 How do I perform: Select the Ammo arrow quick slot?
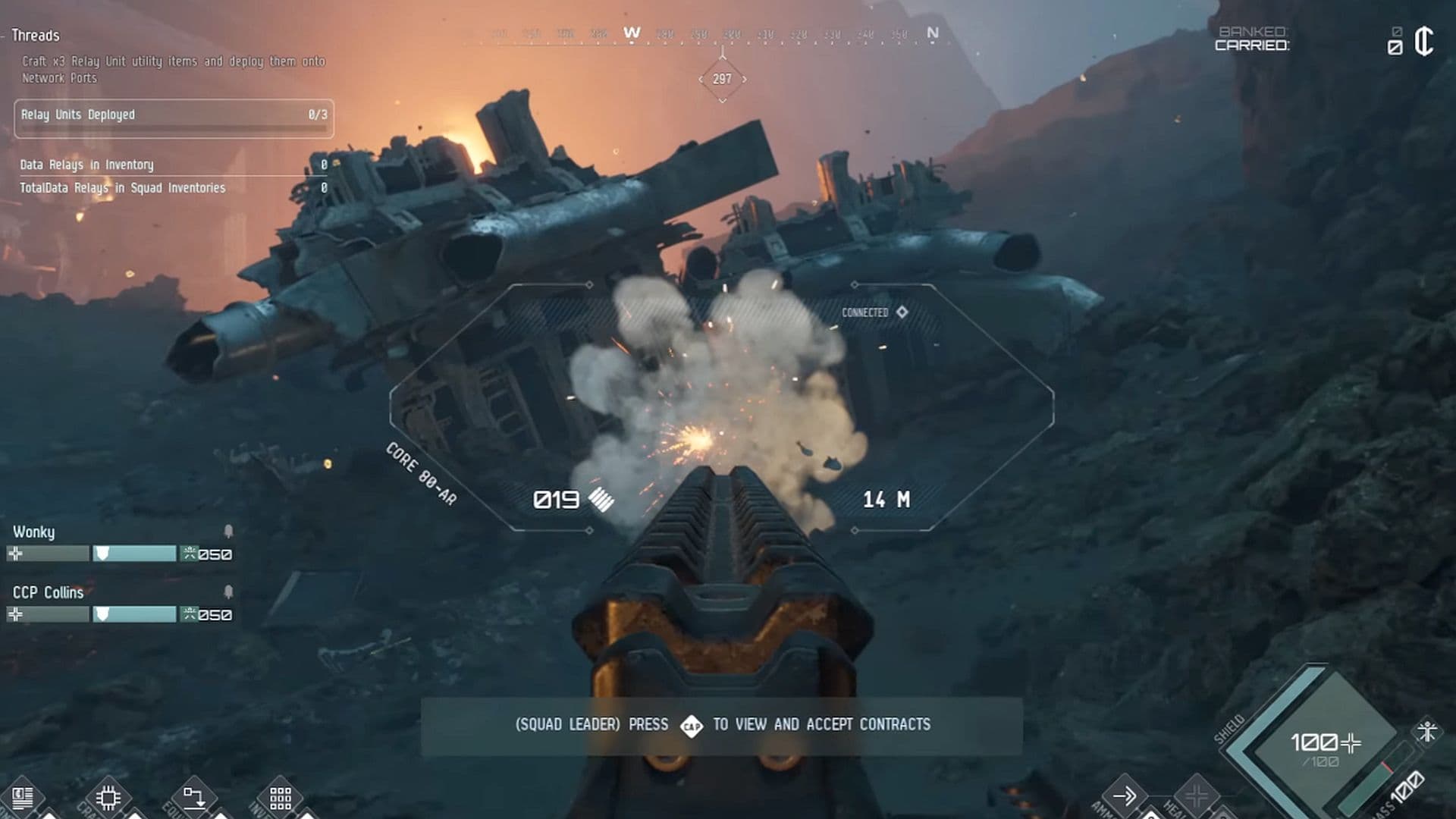click(x=1124, y=795)
